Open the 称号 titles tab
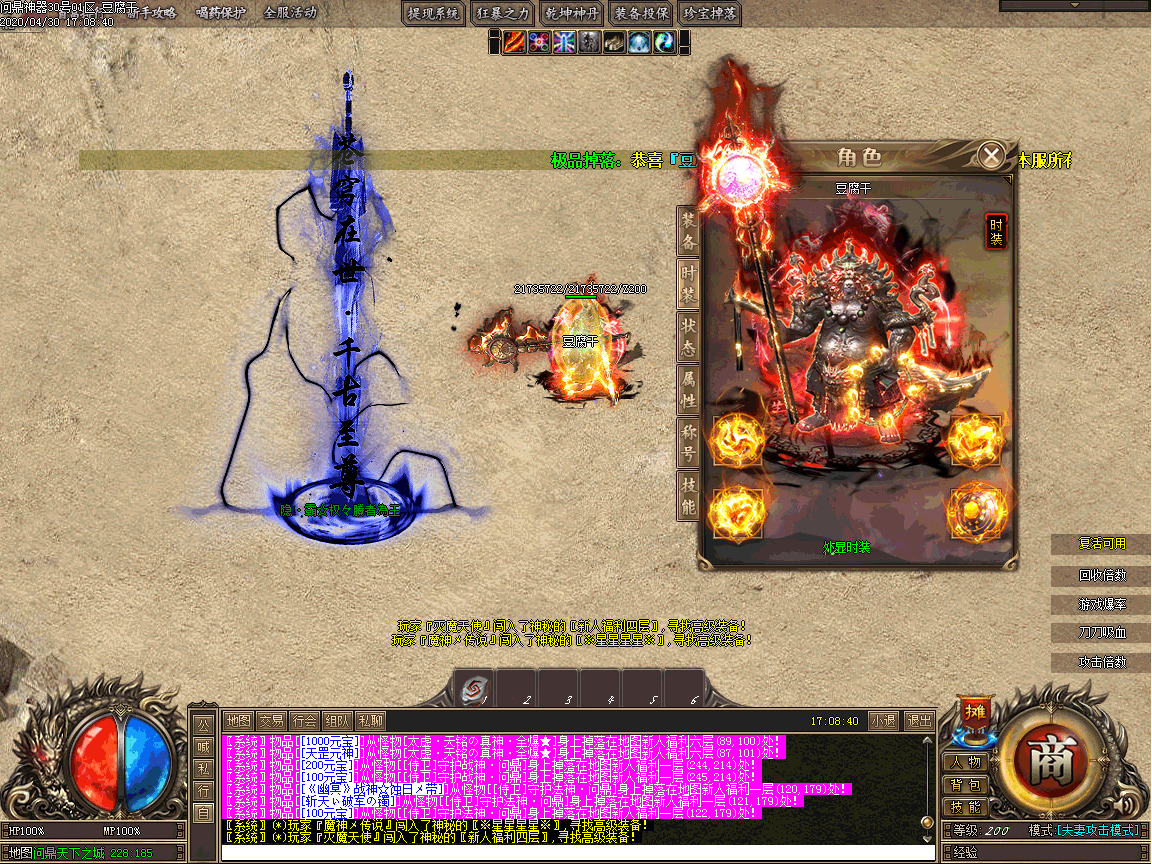1152x864 pixels. [x=688, y=443]
